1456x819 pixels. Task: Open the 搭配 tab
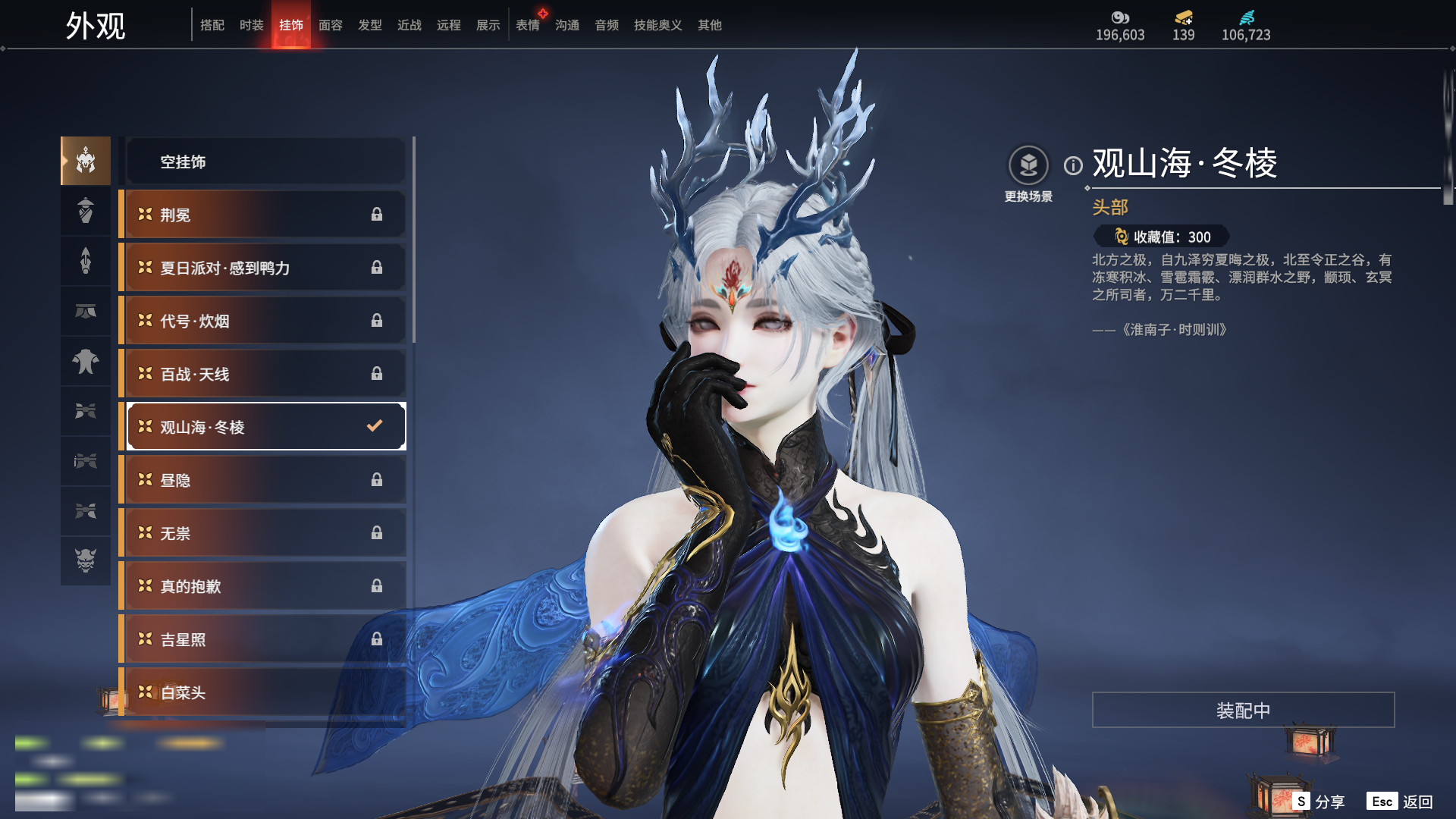[212, 25]
